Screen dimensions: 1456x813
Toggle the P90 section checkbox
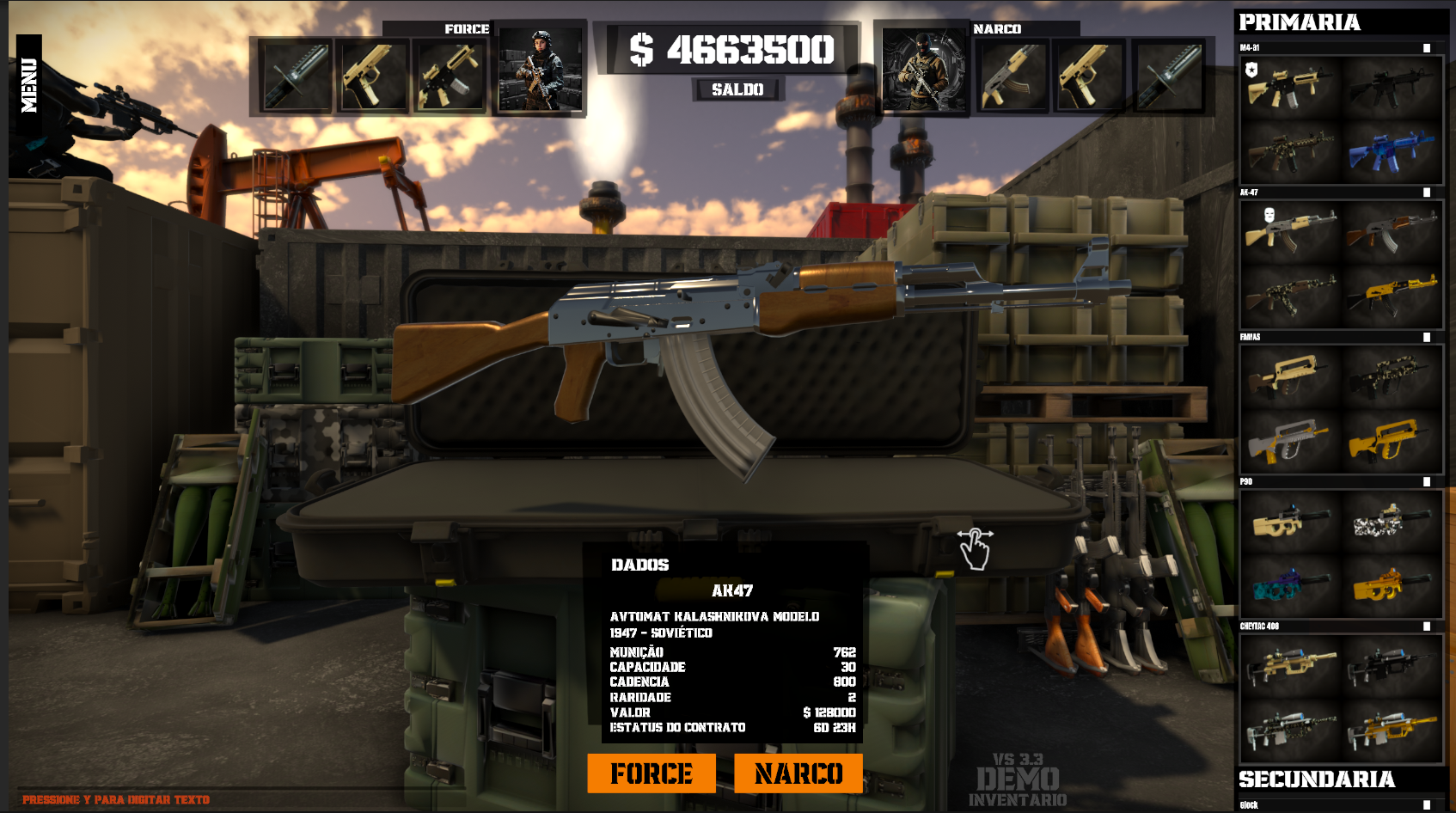pos(1428,482)
